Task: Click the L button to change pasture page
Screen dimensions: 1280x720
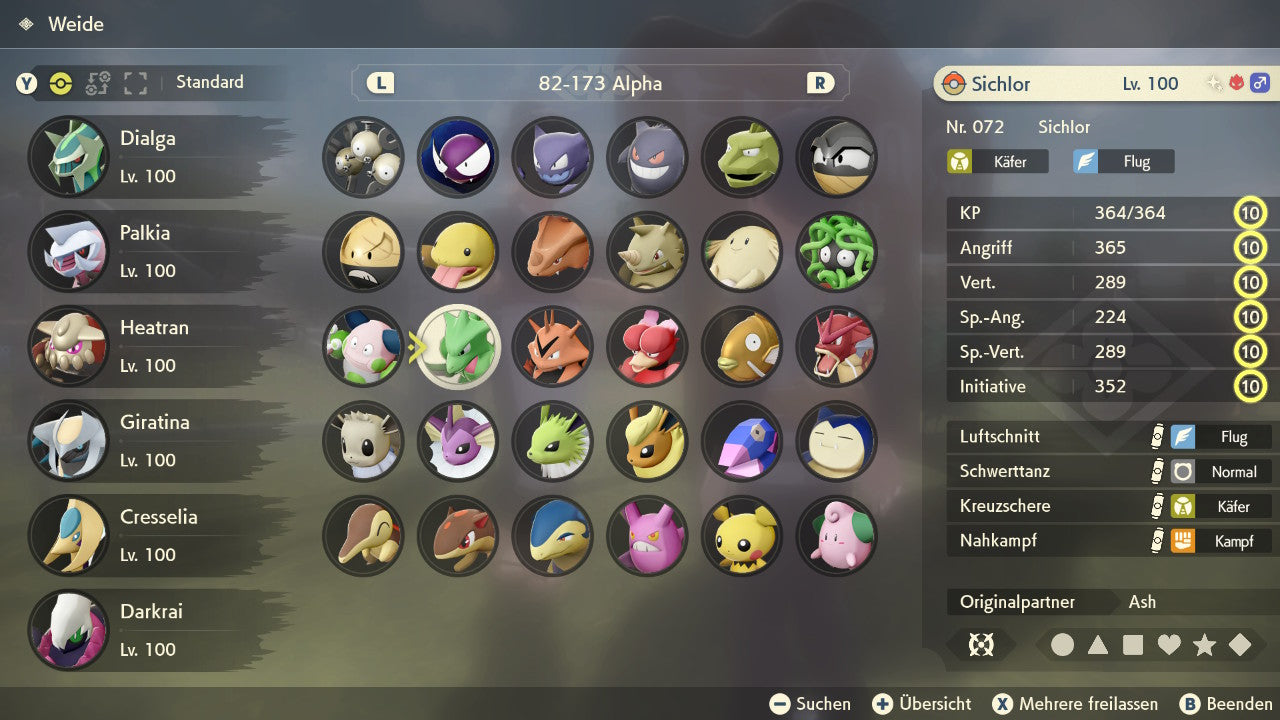Action: click(379, 84)
